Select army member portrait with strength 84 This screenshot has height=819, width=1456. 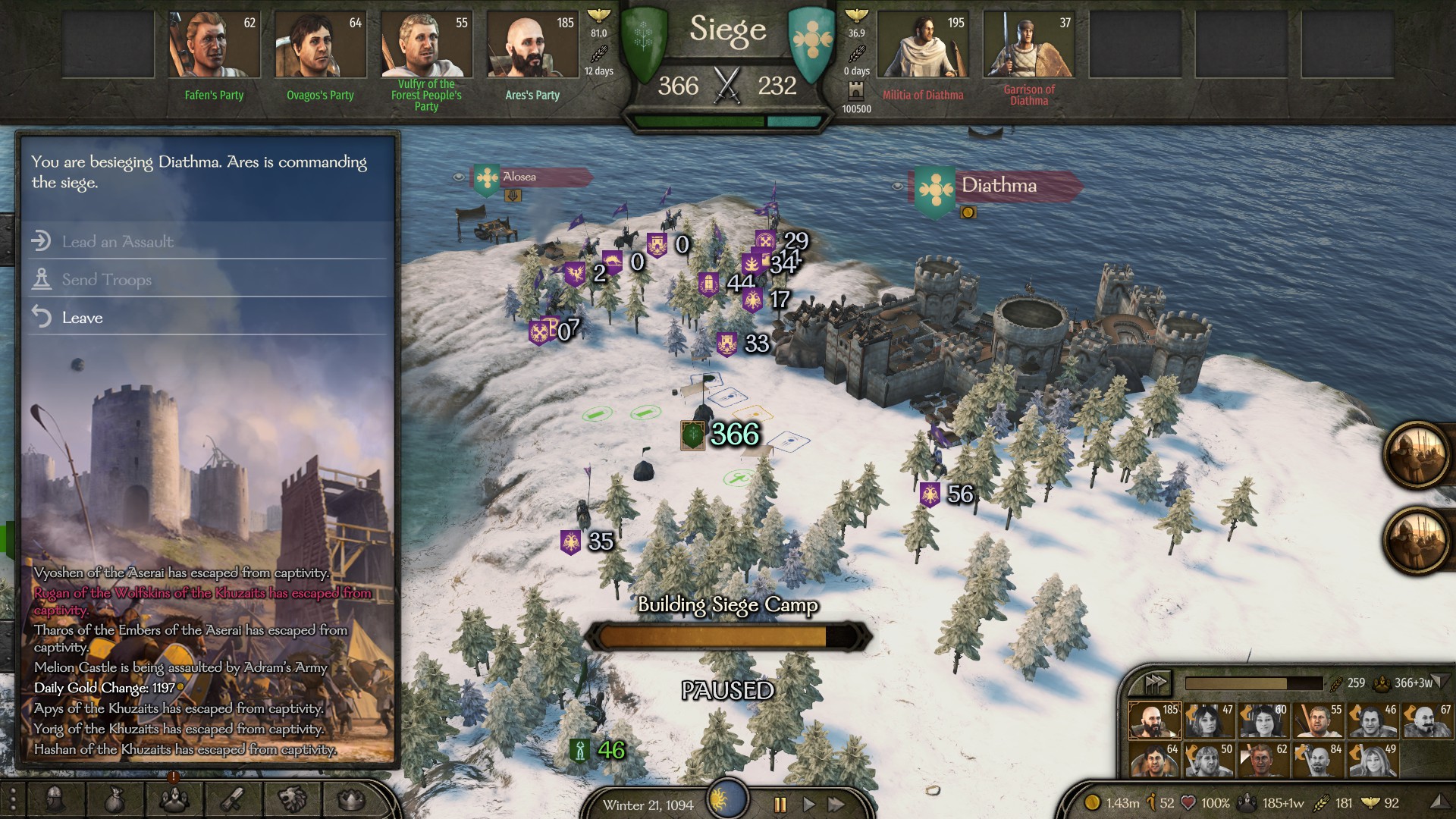click(1319, 761)
